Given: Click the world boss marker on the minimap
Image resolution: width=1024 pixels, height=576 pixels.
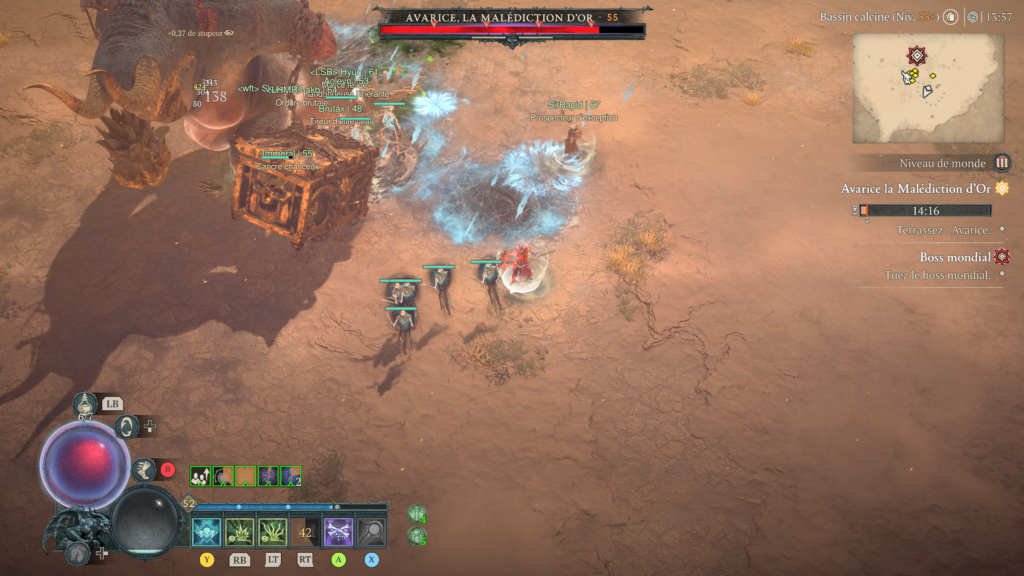Looking at the screenshot, I should (x=916, y=56).
